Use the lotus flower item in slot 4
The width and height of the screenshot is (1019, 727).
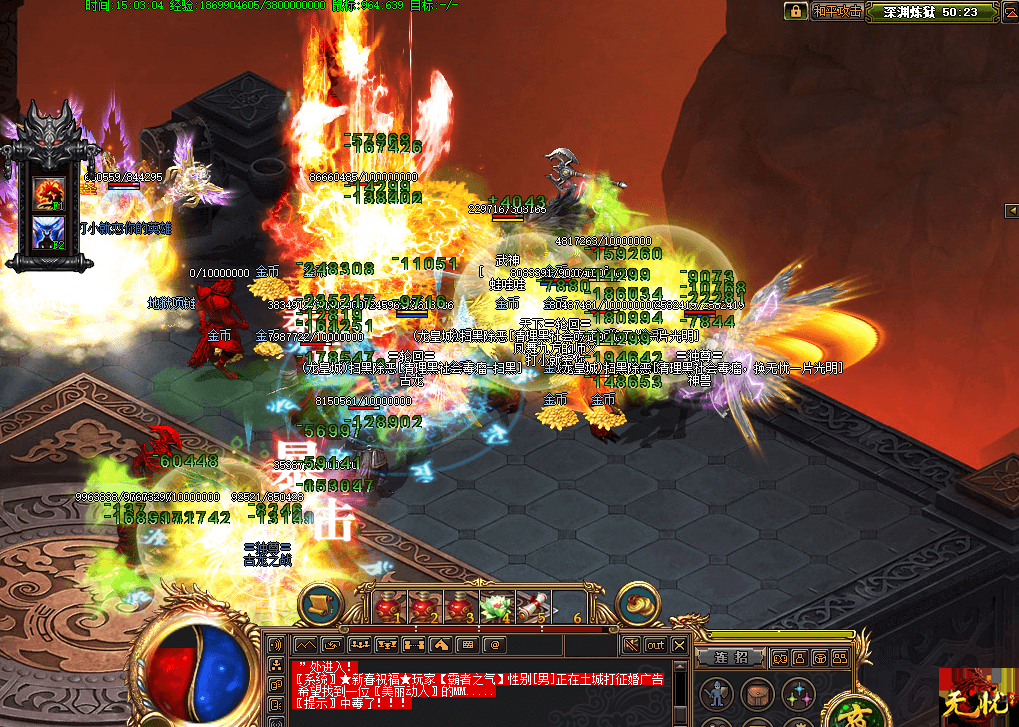[494, 606]
